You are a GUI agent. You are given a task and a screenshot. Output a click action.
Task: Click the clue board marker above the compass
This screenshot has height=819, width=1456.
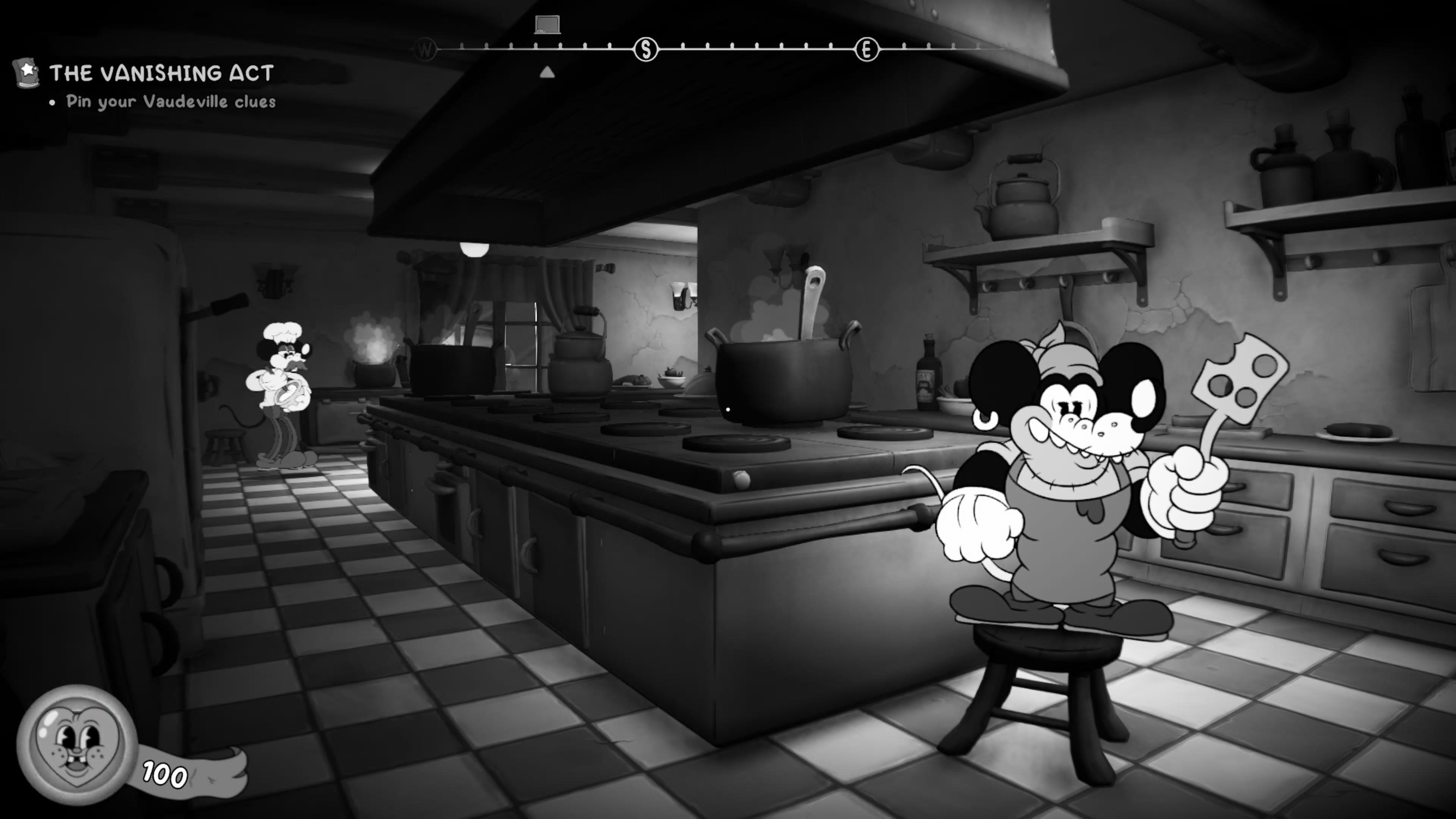(547, 24)
